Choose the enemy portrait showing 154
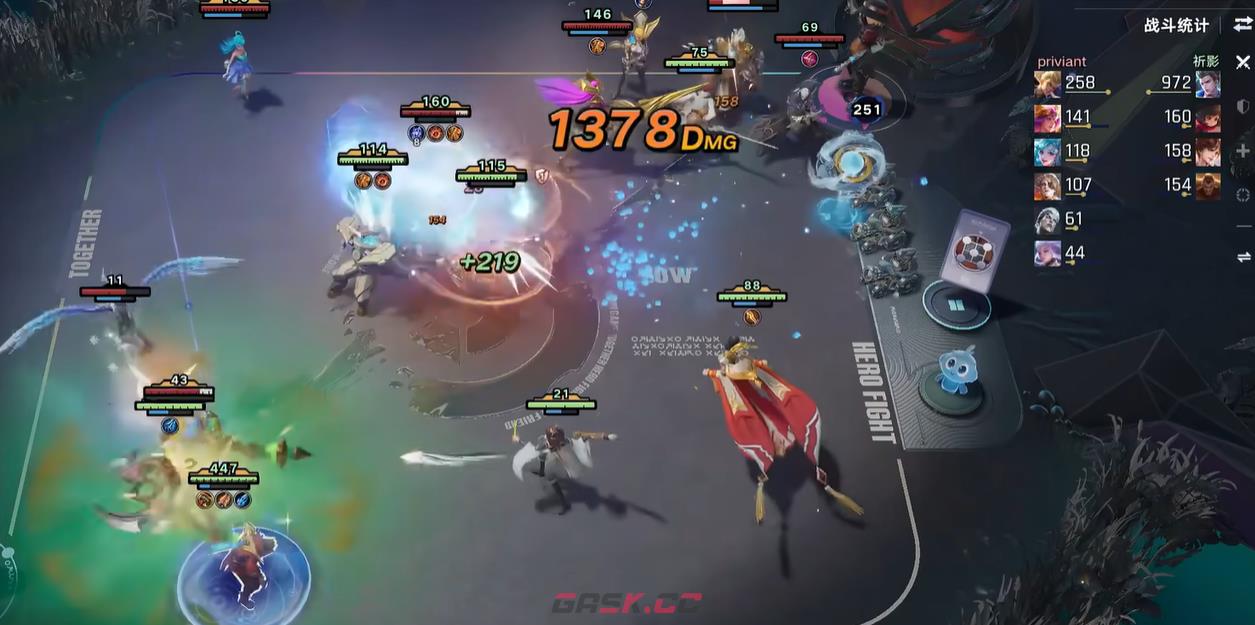The width and height of the screenshot is (1255, 625). point(1207,186)
